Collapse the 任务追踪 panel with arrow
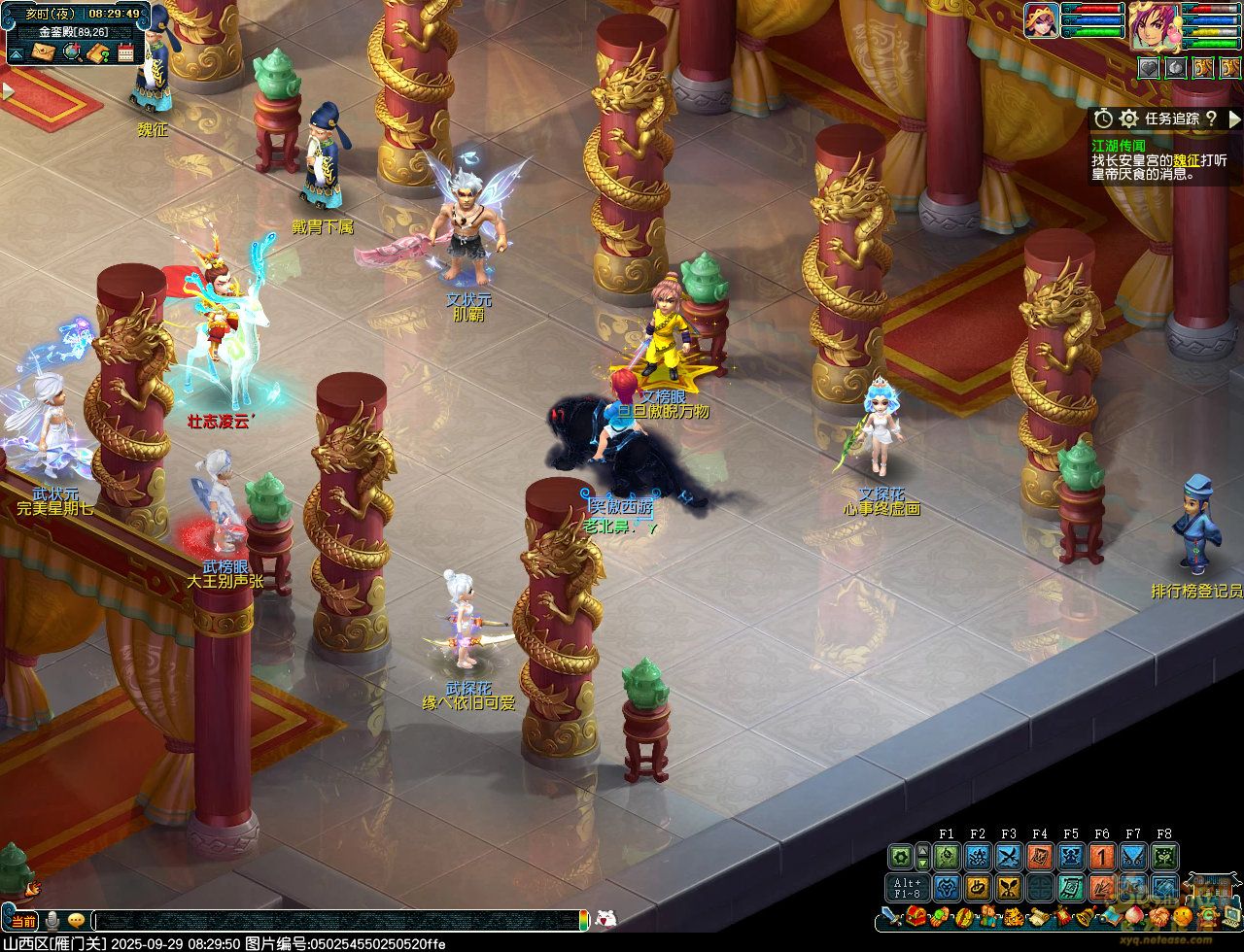Viewport: 1244px width, 952px height. click(x=1235, y=119)
